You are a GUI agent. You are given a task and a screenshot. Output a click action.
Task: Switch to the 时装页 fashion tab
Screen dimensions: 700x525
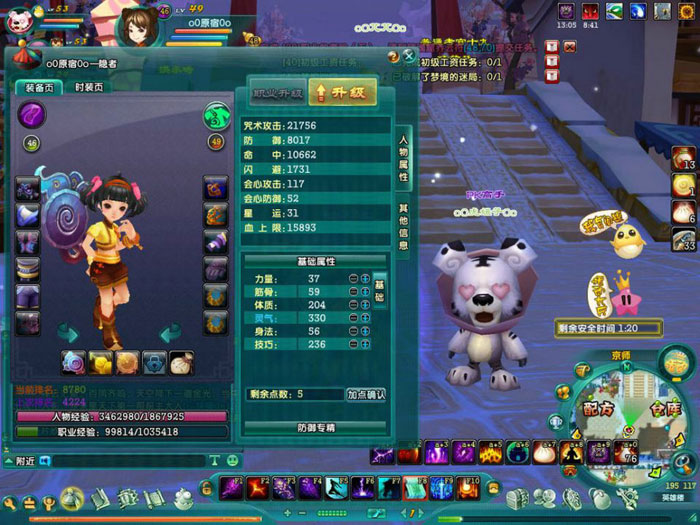pos(88,88)
